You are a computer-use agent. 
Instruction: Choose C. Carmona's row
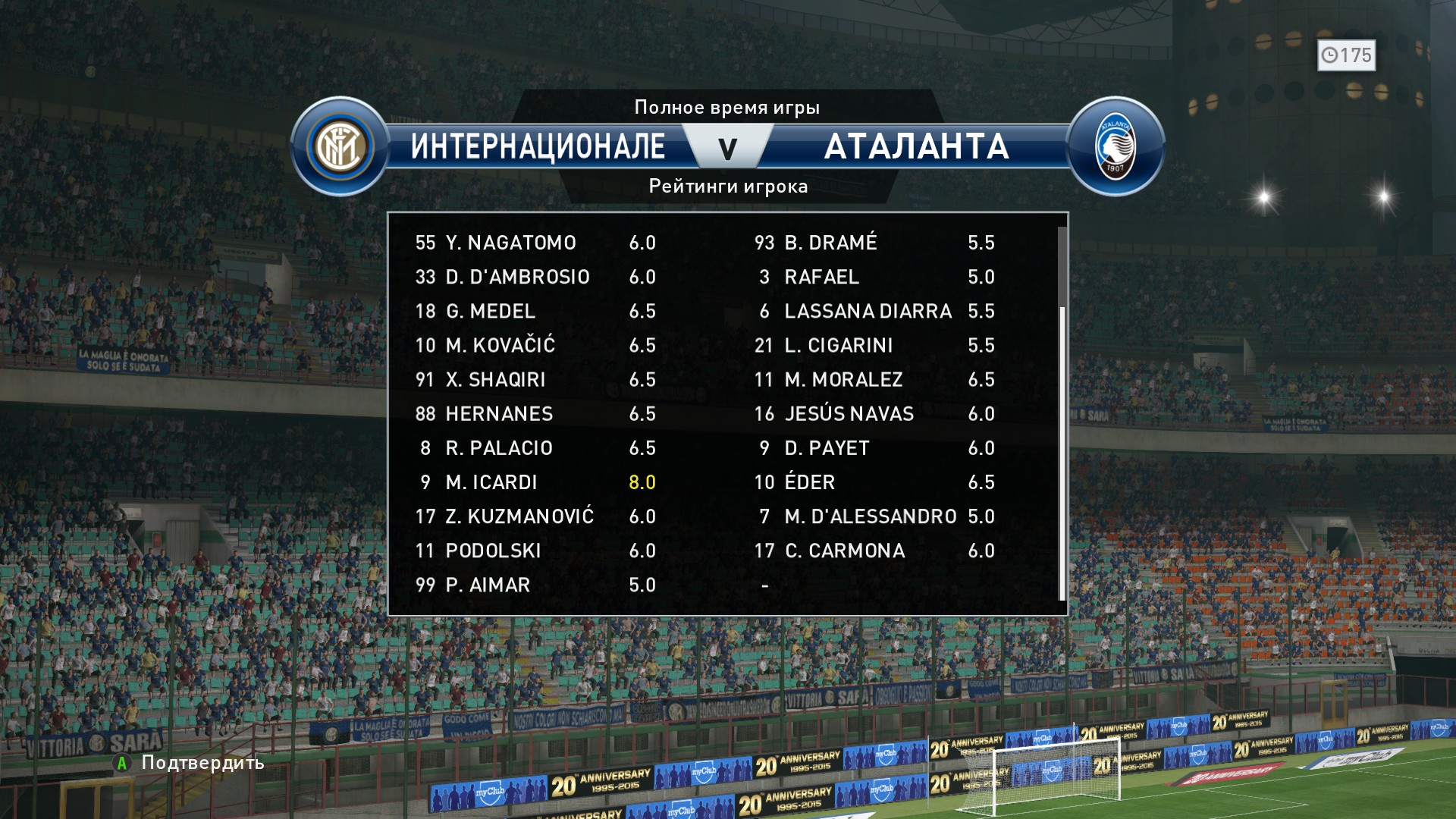(x=874, y=551)
